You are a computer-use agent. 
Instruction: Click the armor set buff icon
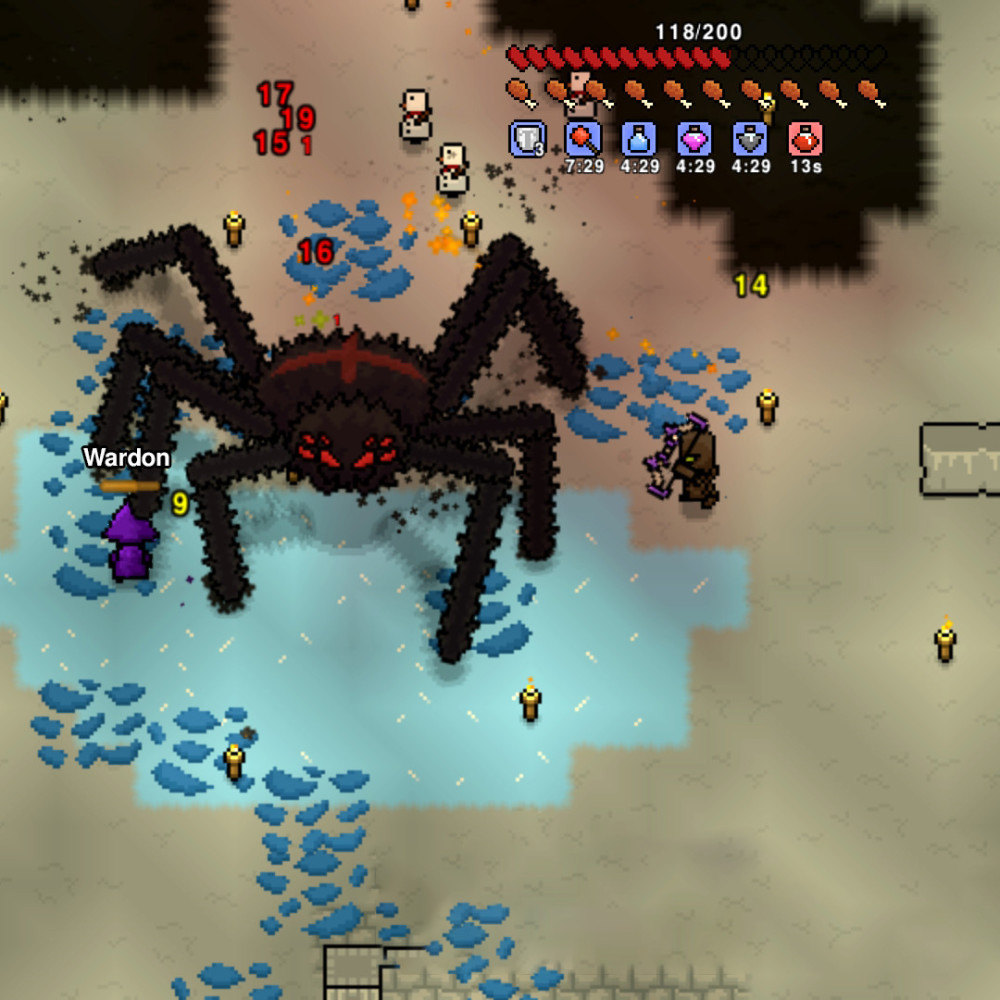527,139
